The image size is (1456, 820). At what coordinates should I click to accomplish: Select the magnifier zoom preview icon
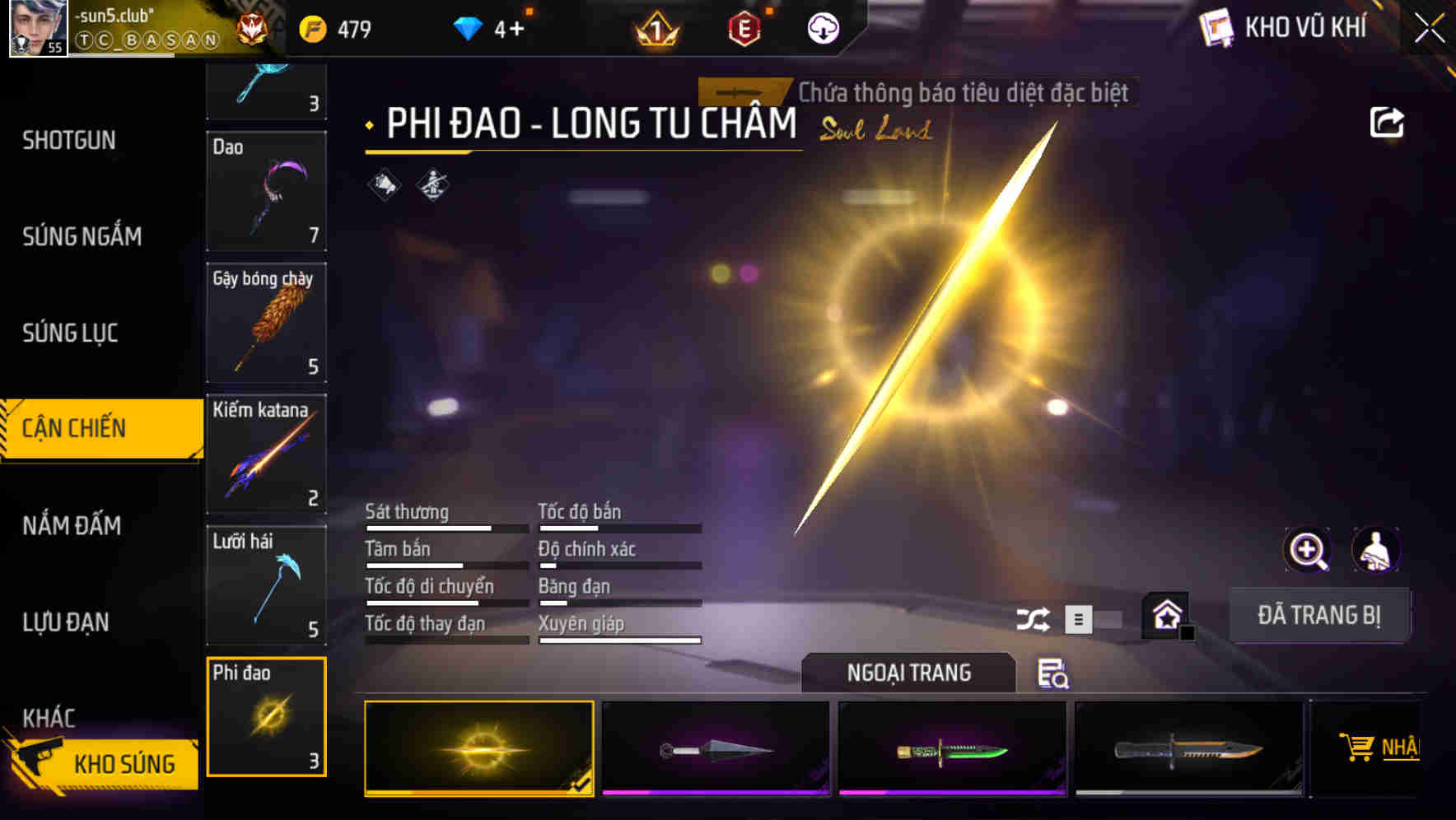click(1309, 550)
